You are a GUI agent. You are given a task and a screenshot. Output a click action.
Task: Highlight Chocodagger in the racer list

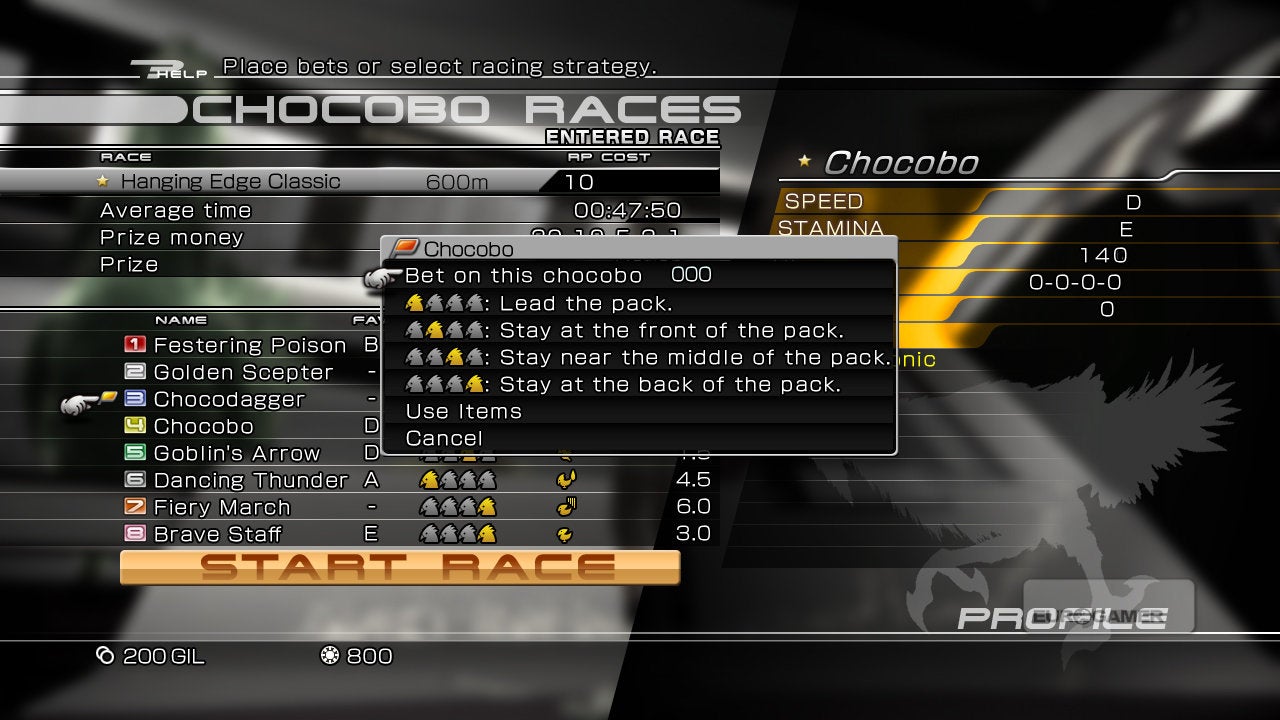(229, 399)
